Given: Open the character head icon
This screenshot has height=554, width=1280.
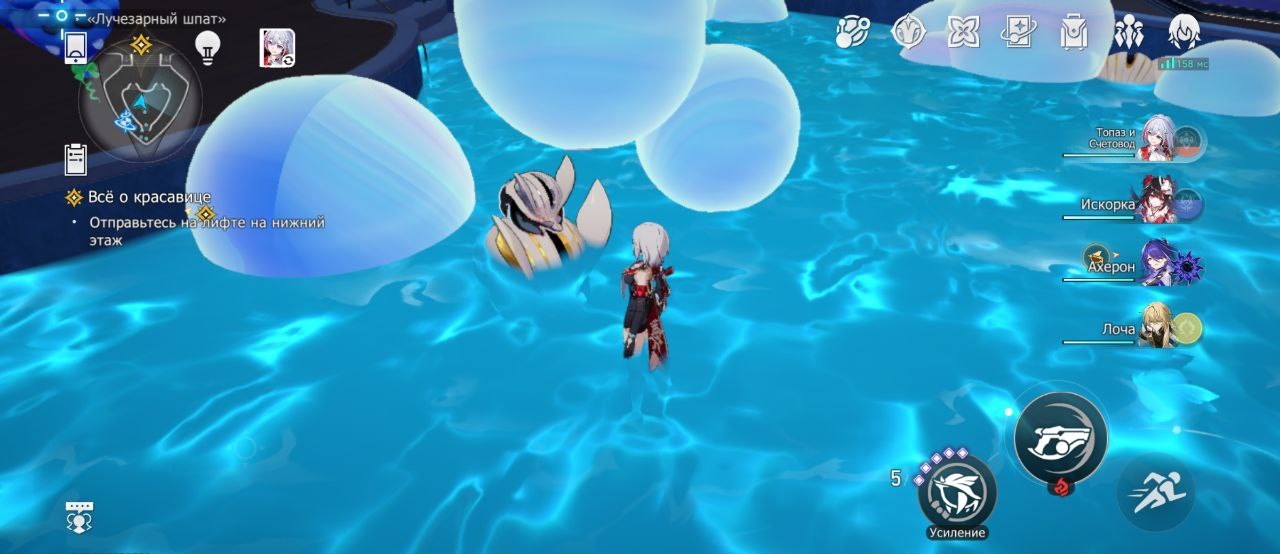Looking at the screenshot, I should coord(1184,33).
